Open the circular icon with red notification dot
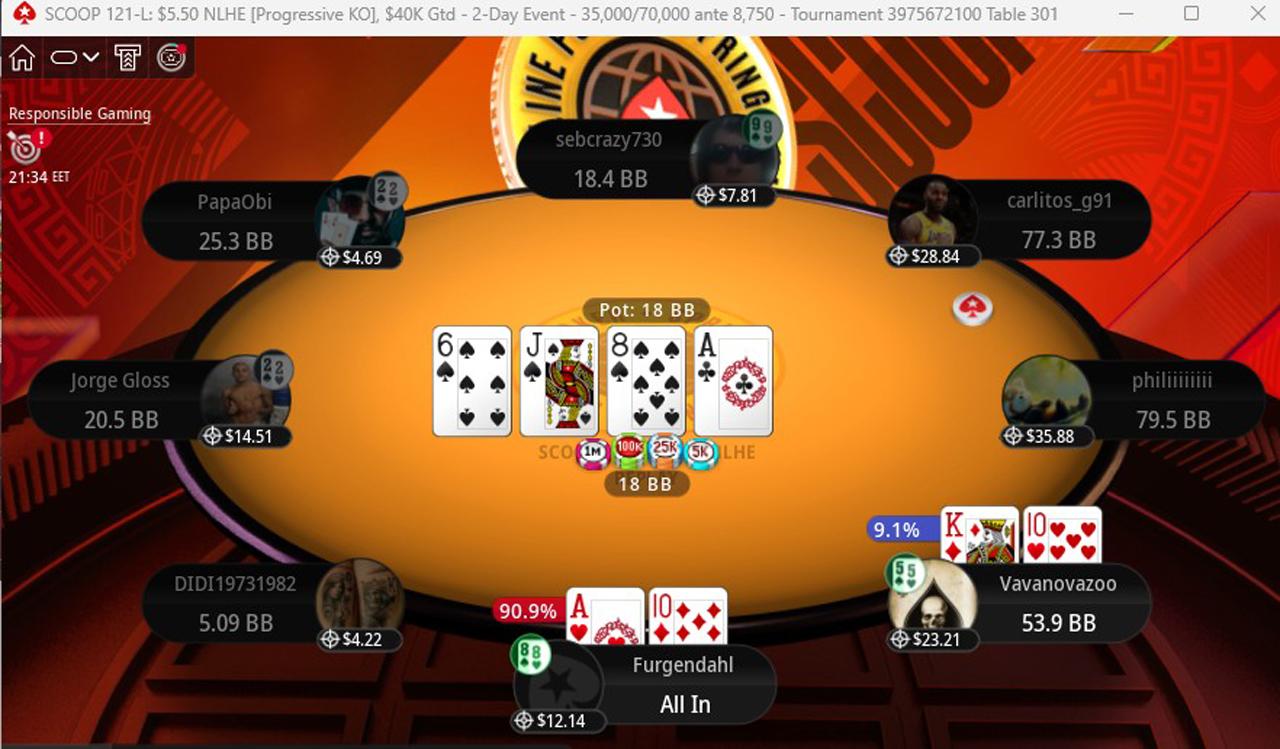Screen dimensions: 1280x749 click(x=172, y=59)
